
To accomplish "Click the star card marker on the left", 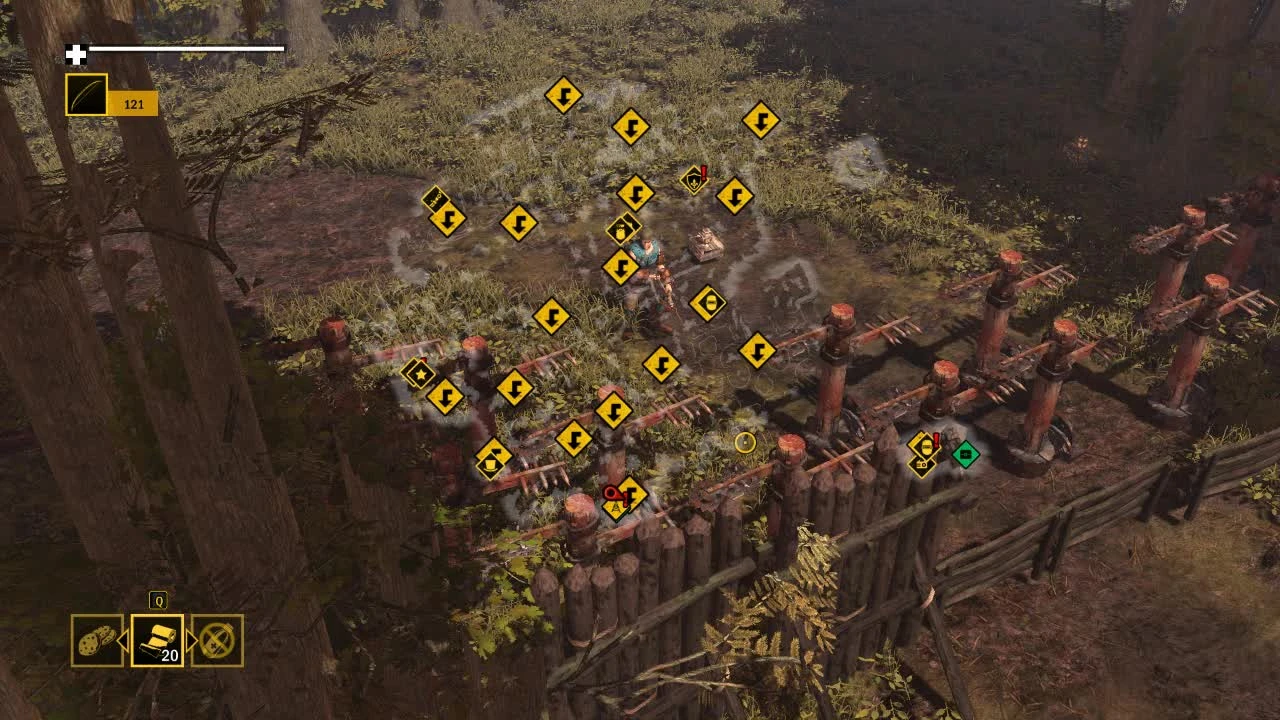I will pos(421,373).
